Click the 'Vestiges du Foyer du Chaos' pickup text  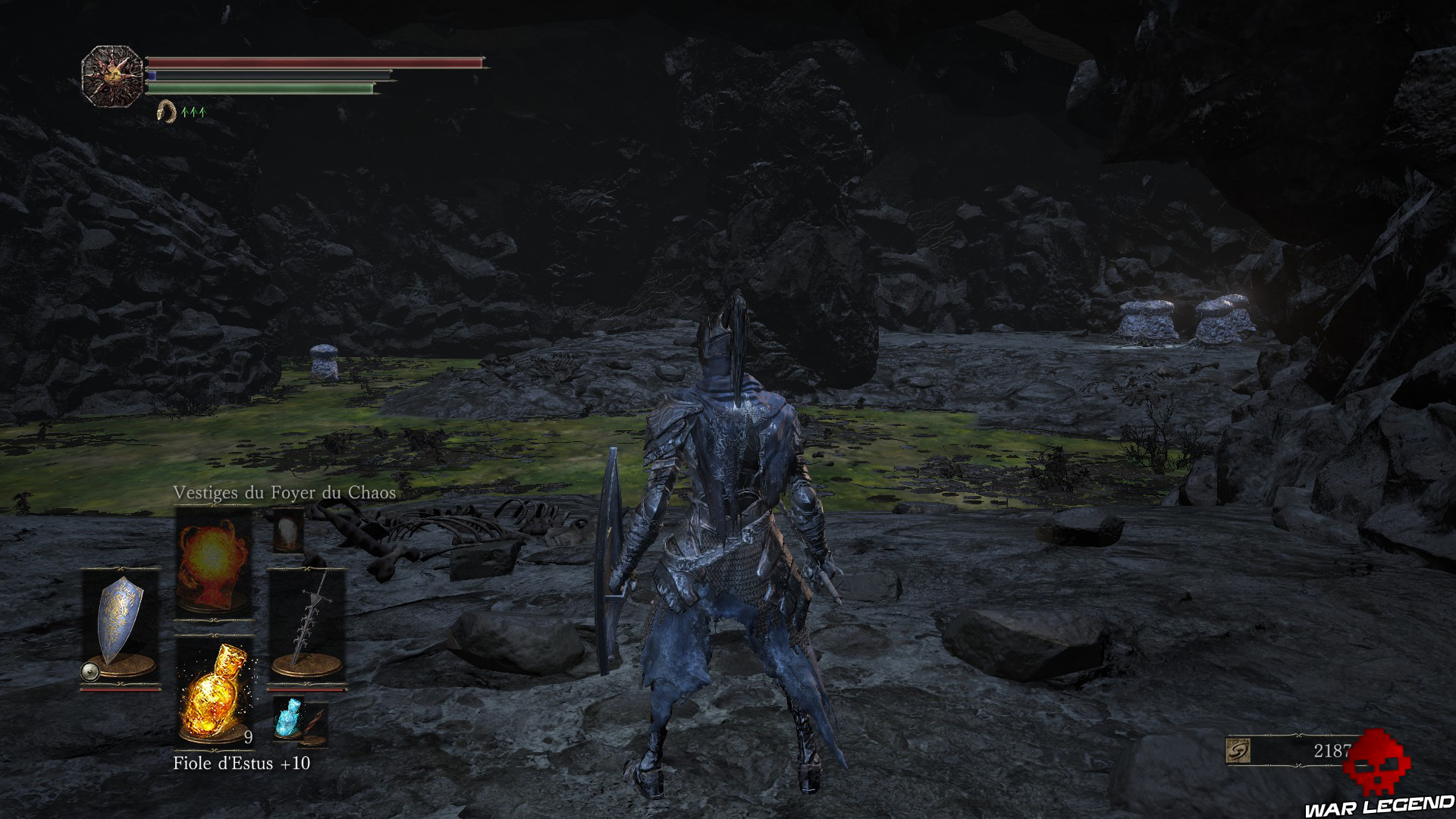(284, 493)
